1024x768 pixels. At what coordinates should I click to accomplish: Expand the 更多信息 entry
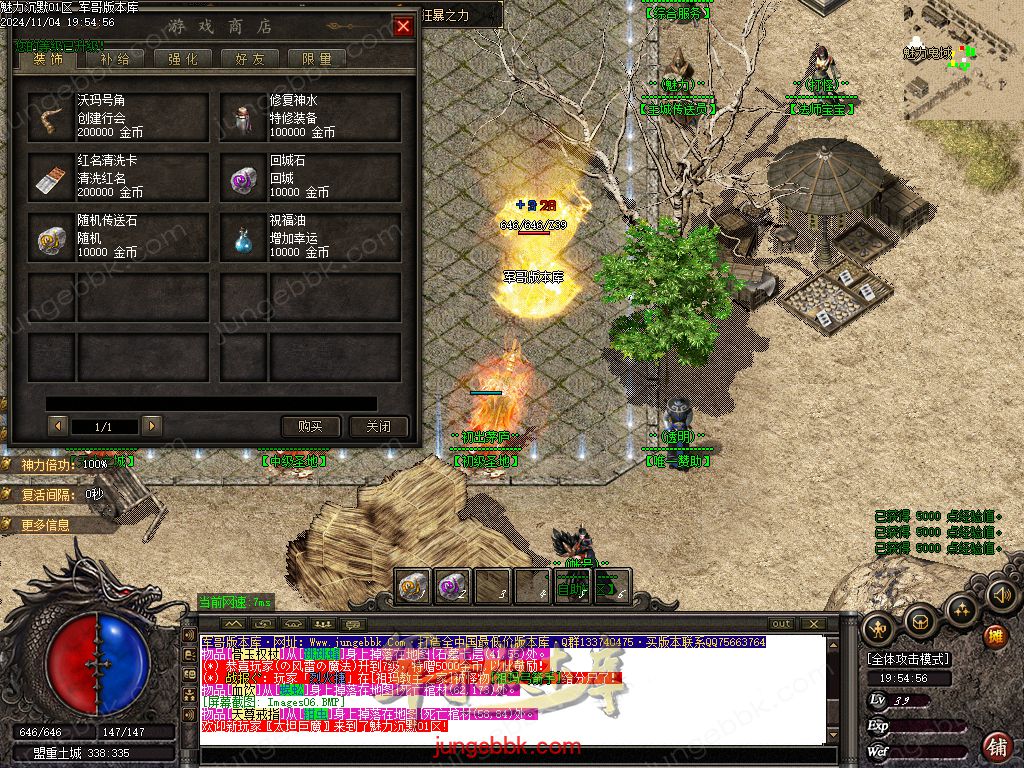coord(45,525)
